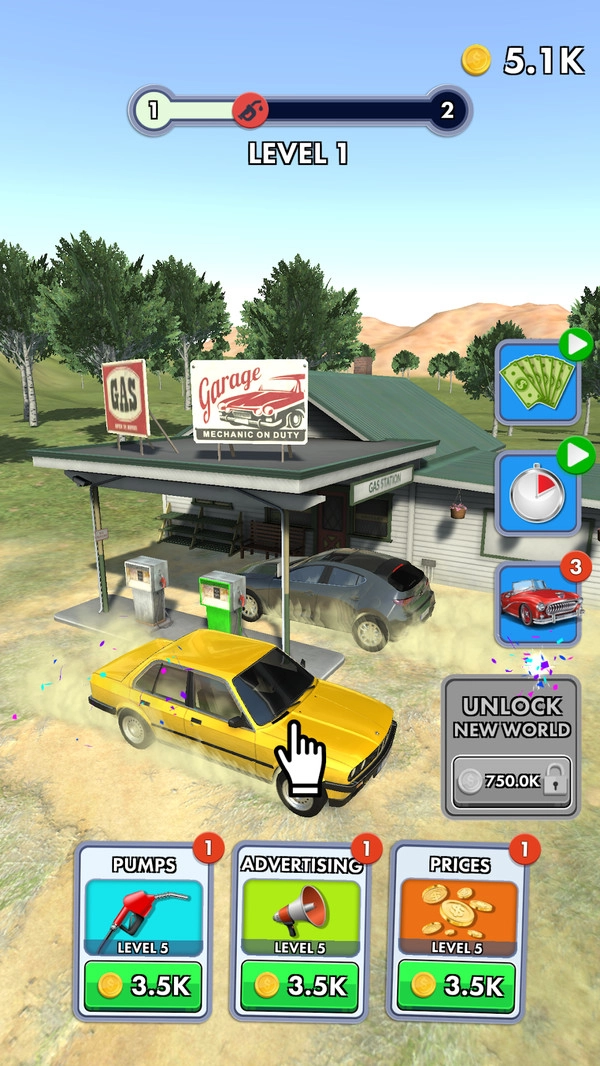
Task: Purchase the Prices upgrade
Action: click(456, 985)
